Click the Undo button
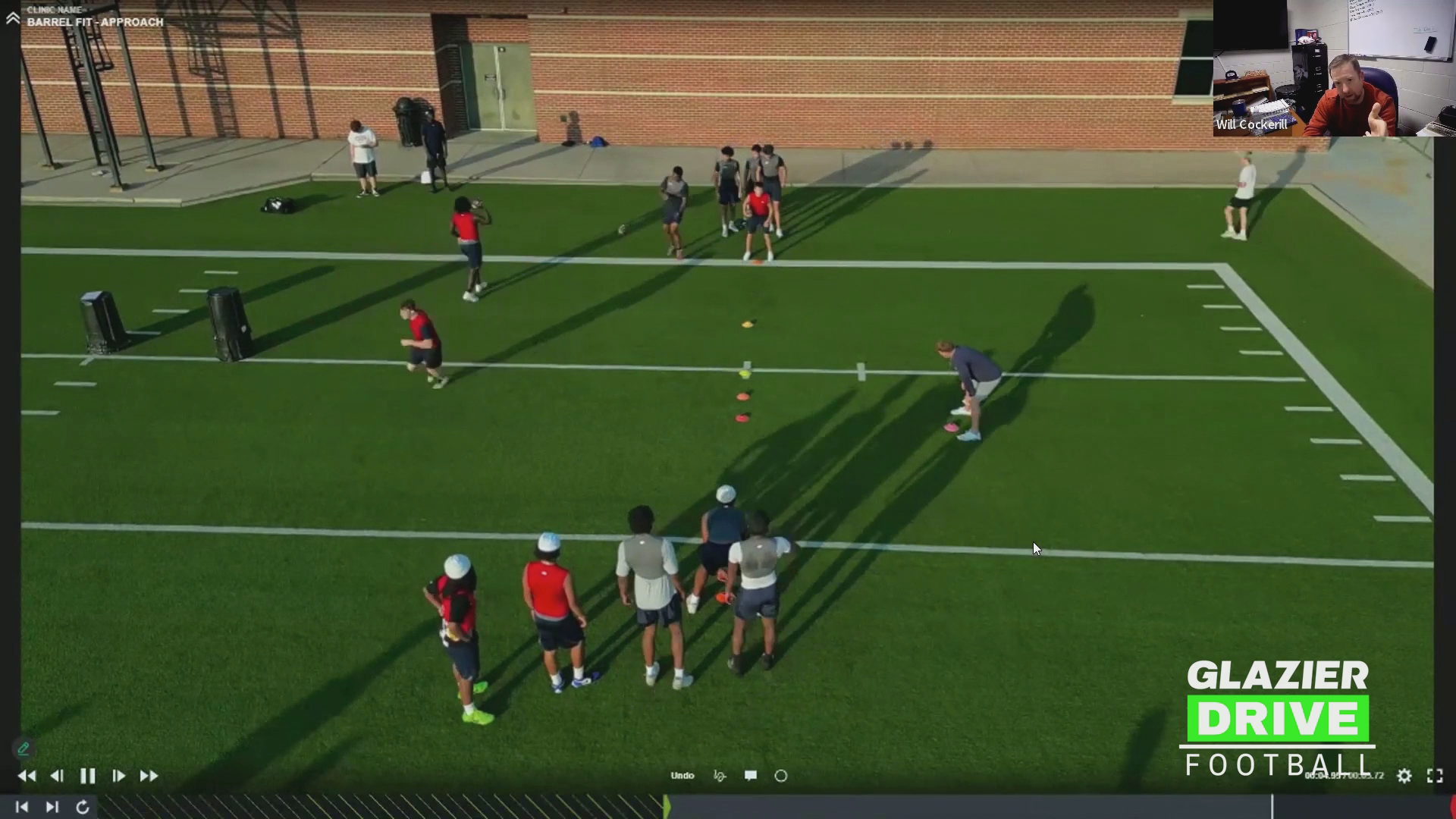Screen dimensions: 1456x819 pos(682,776)
